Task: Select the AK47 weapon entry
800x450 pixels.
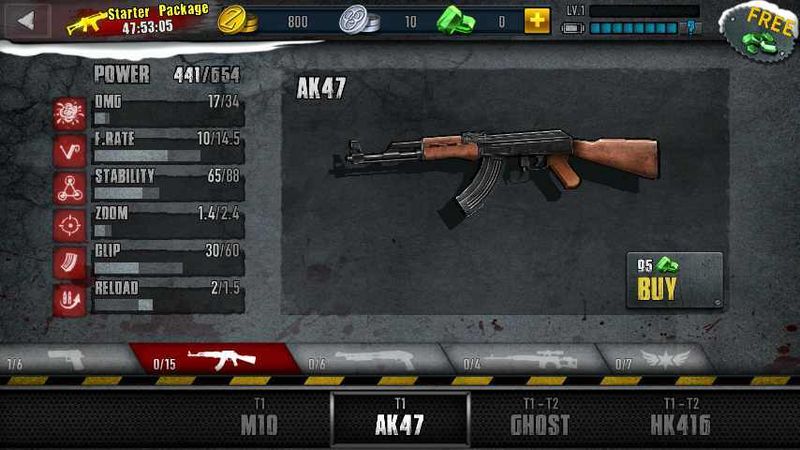Action: pyautogui.click(x=400, y=418)
